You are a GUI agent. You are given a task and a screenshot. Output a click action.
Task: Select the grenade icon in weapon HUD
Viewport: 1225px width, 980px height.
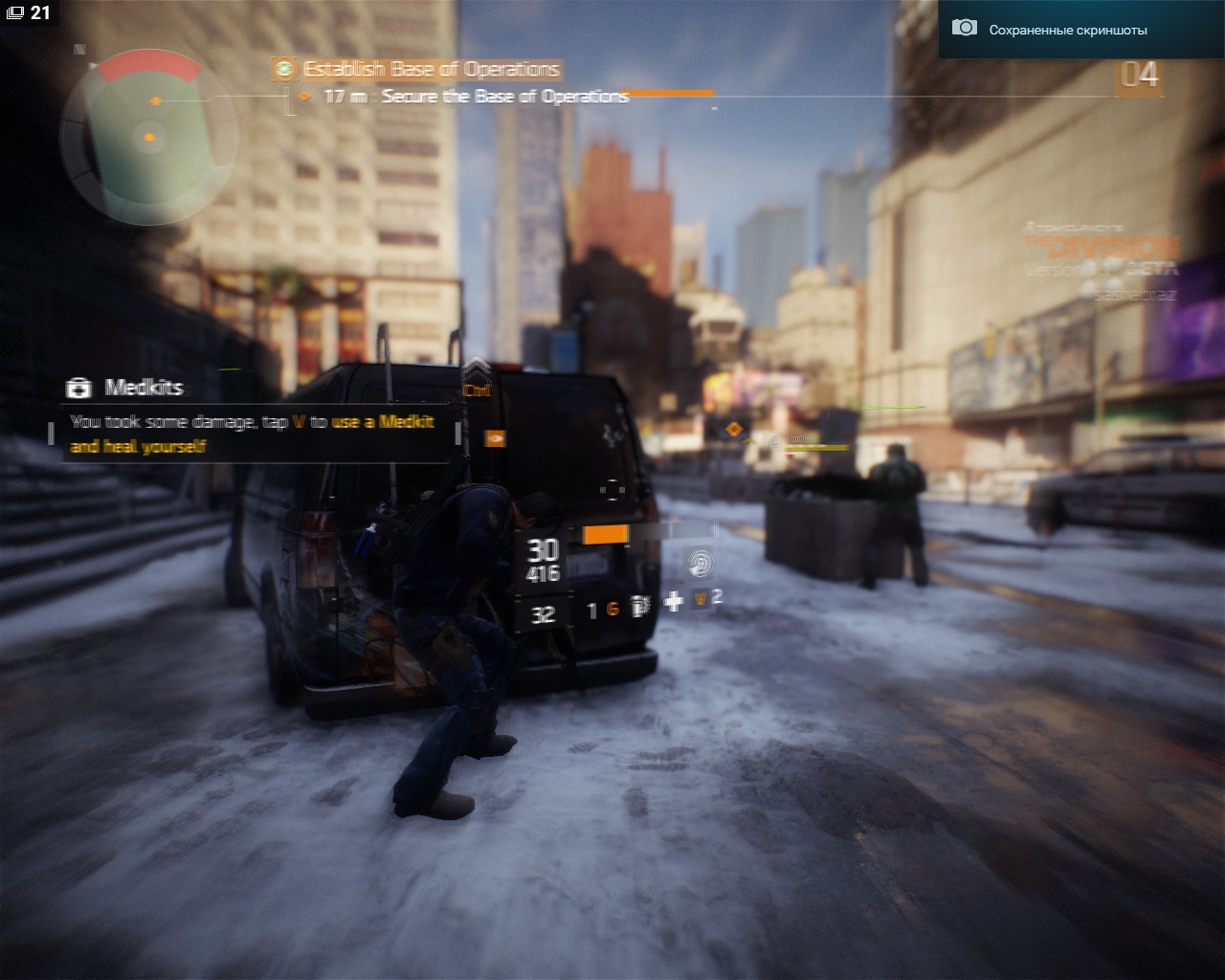(640, 607)
